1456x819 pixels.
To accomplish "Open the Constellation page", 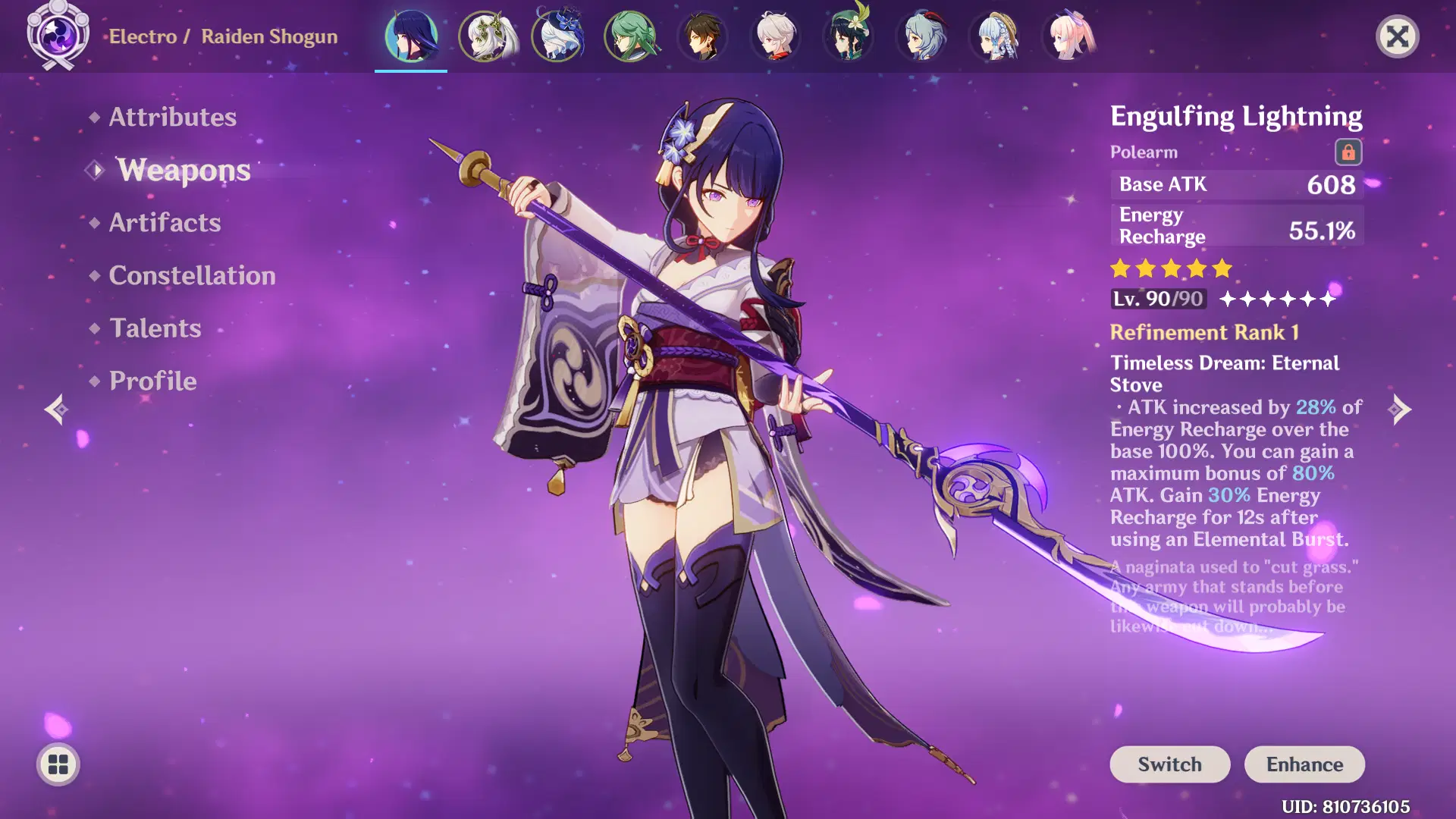I will [x=192, y=275].
